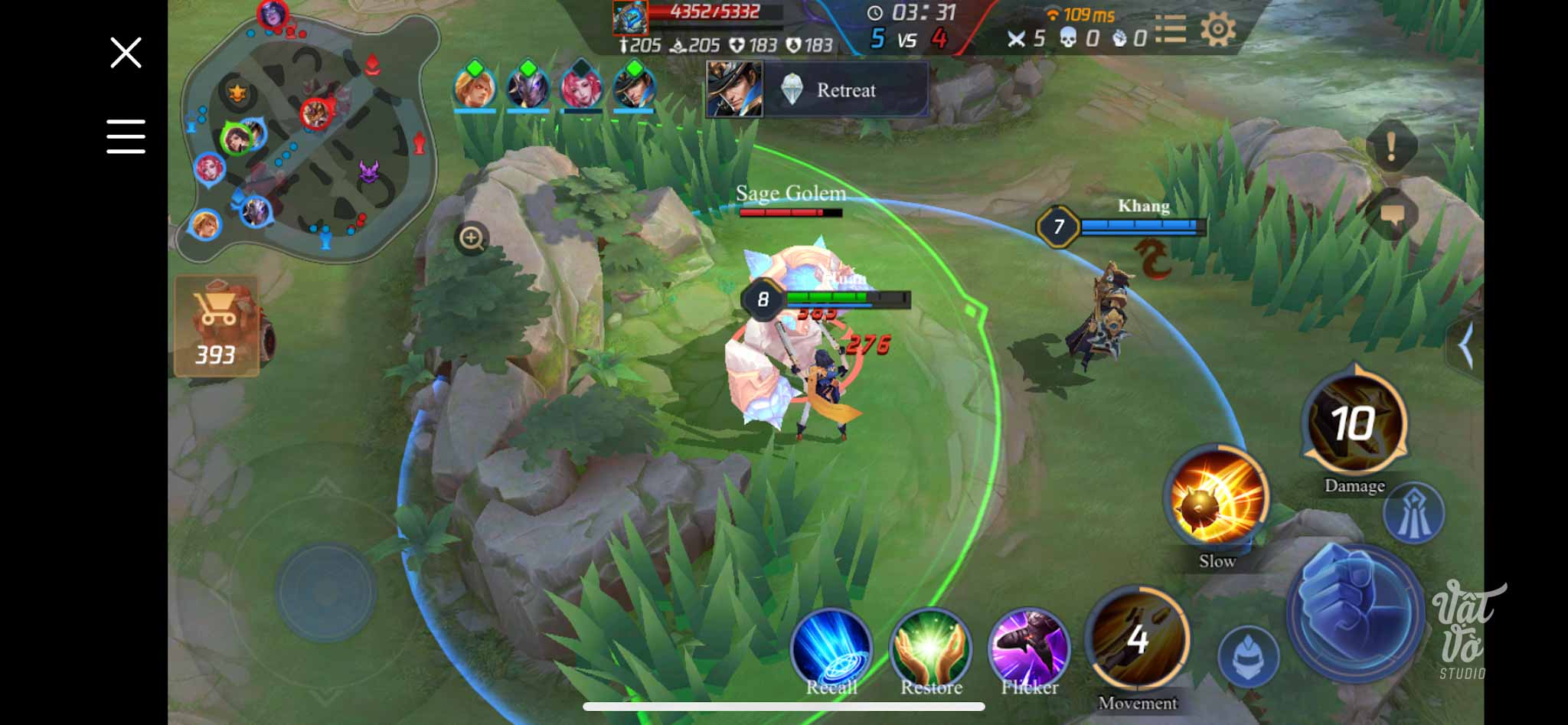The image size is (1568, 725).
Task: Cast the Recall spell
Action: 831,648
